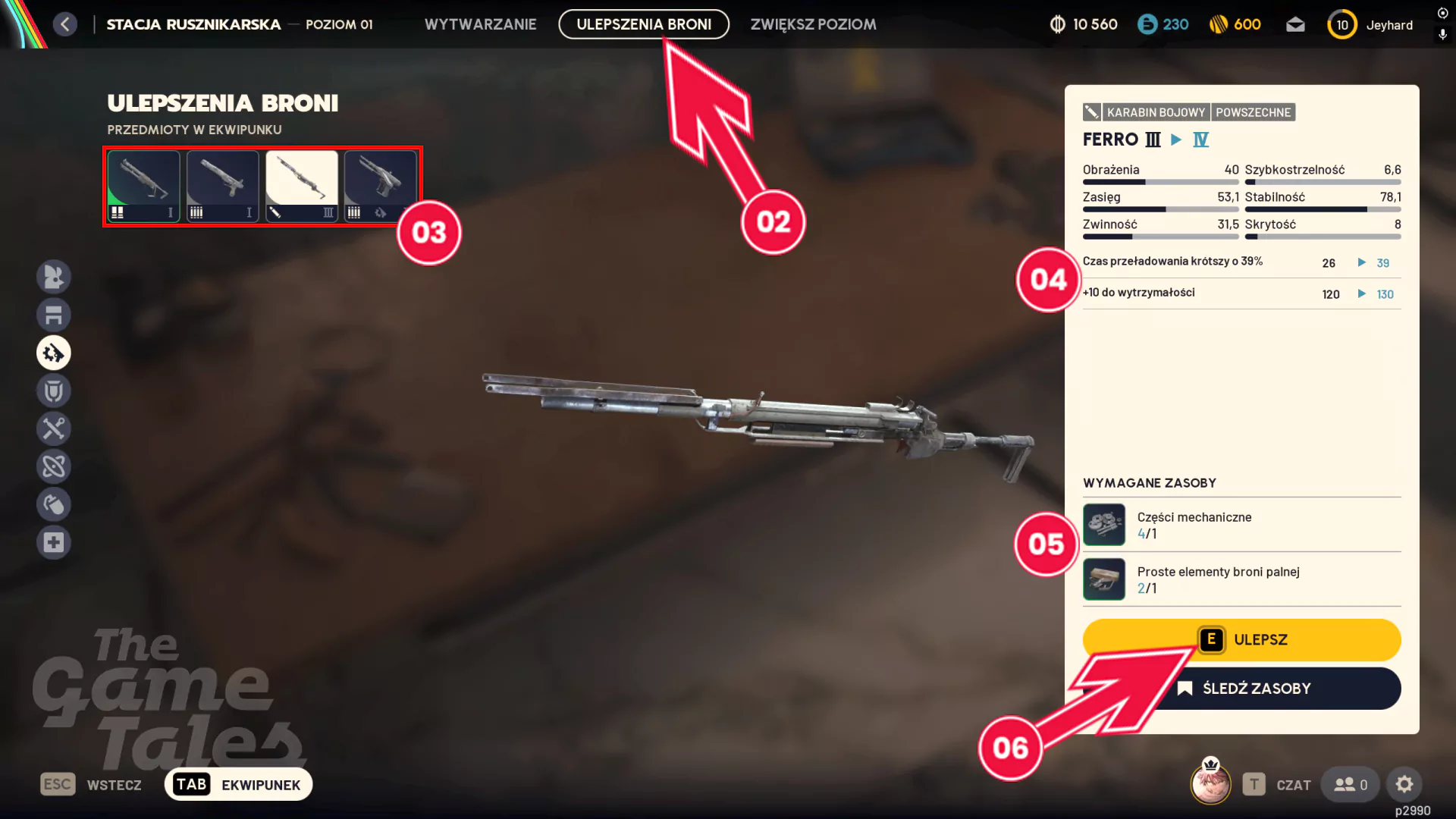Toggle the microphone icon

pyautogui.click(x=1442, y=35)
